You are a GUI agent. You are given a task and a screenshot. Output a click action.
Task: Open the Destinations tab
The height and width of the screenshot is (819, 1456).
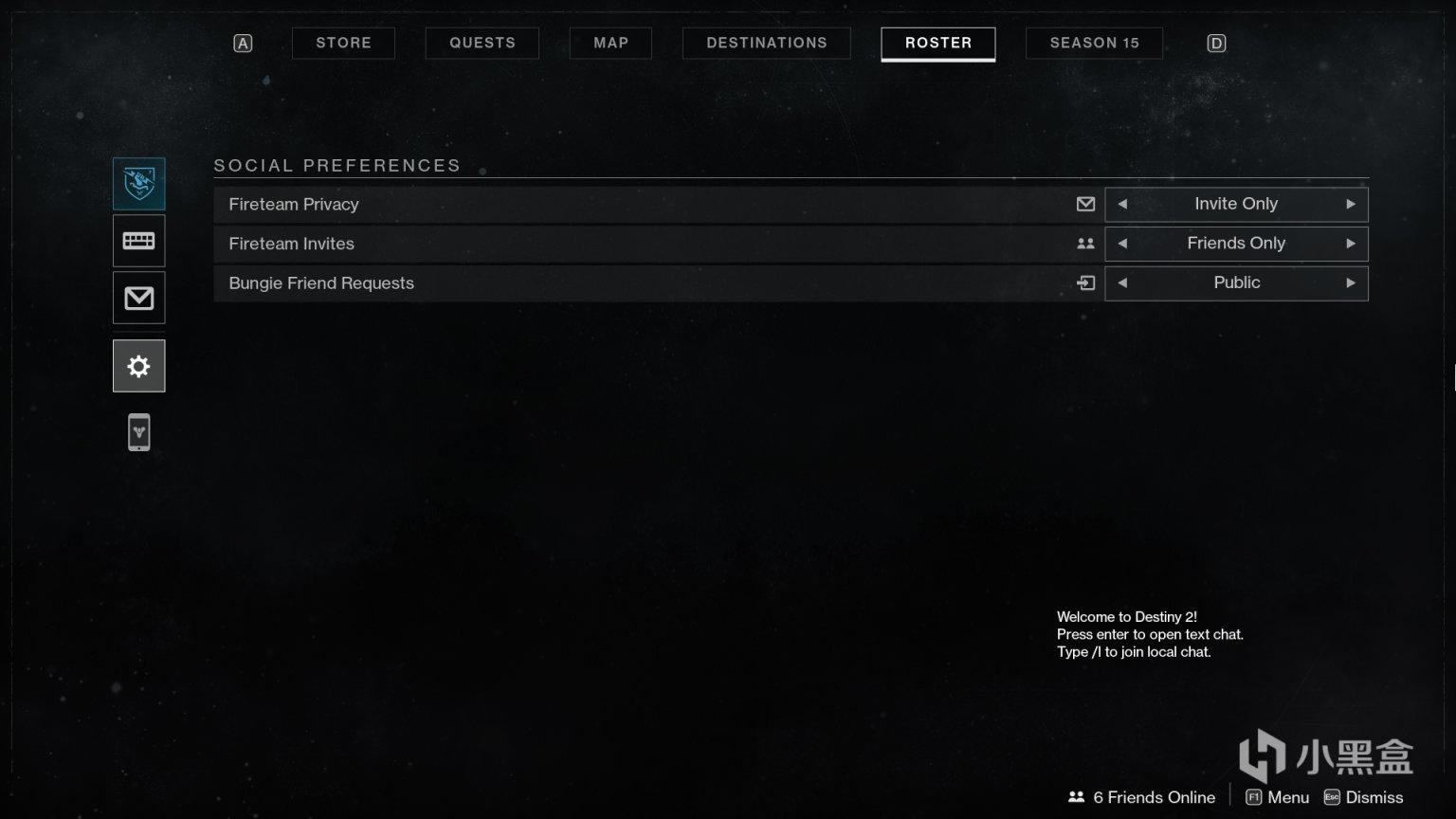pos(766,43)
